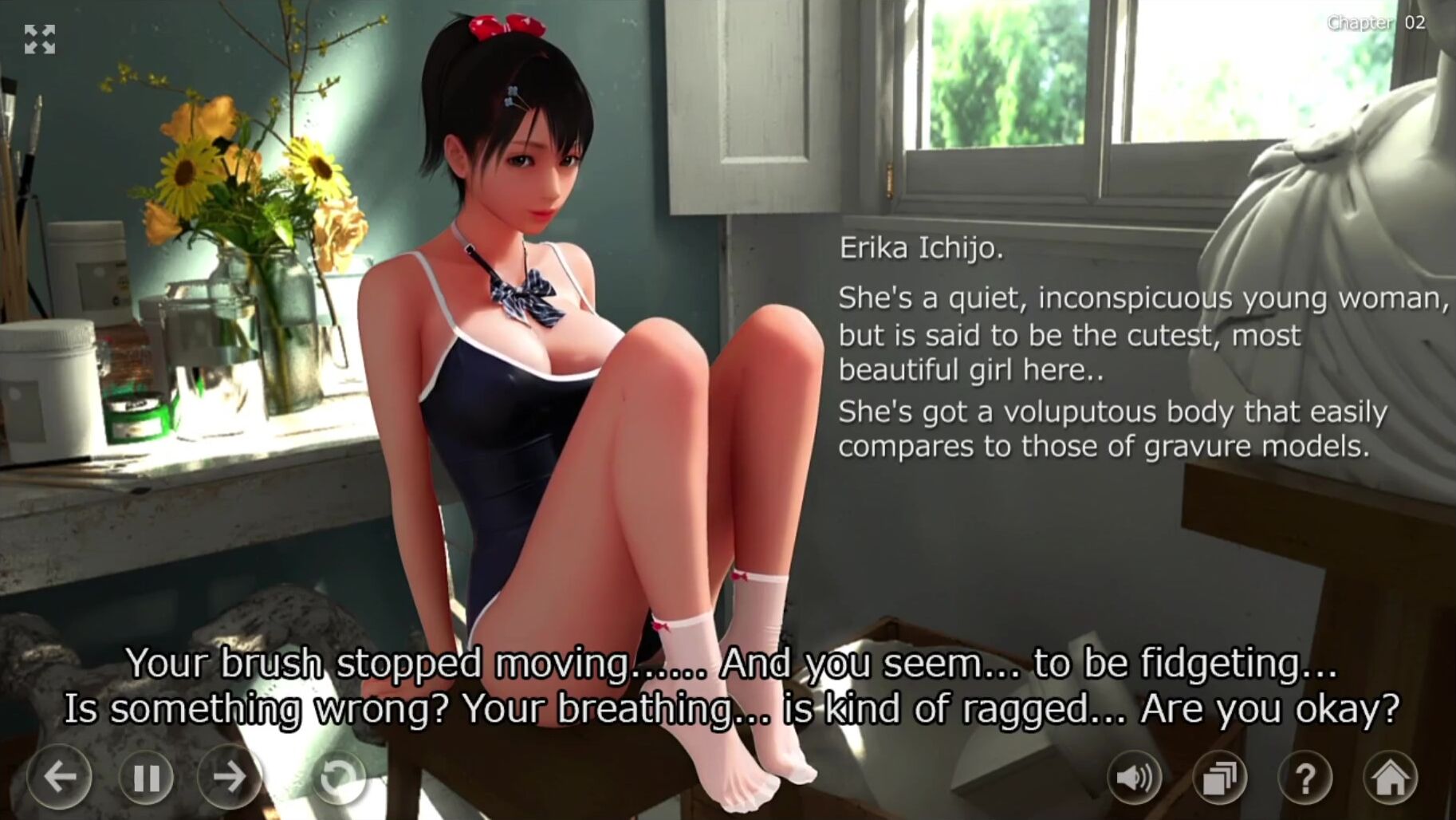Click Erika's character model

click(542, 359)
